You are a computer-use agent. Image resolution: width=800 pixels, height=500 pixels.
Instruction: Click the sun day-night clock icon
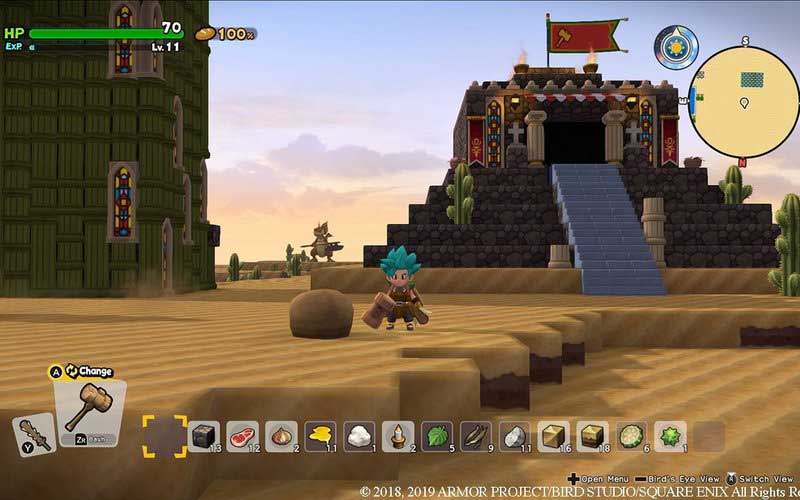tap(676, 47)
